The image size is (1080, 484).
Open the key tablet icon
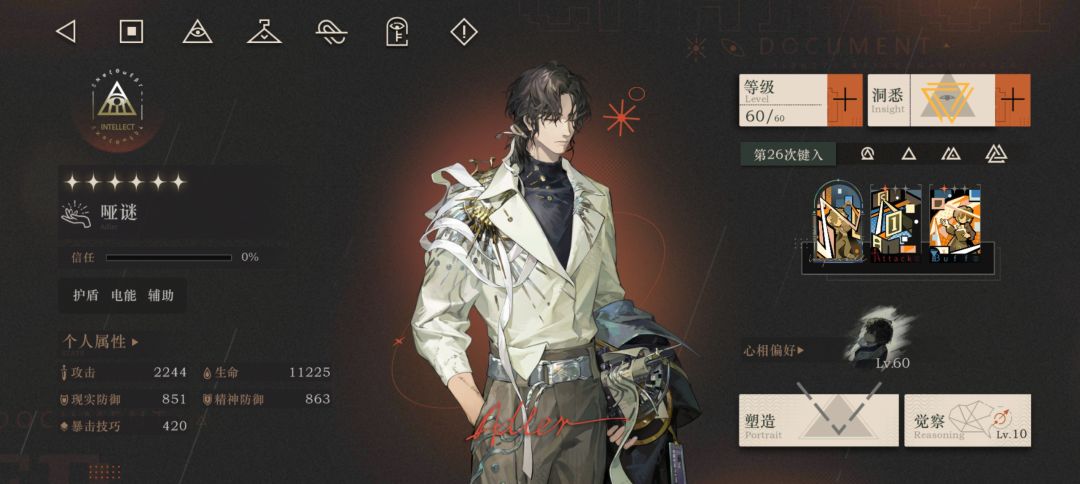click(x=397, y=32)
